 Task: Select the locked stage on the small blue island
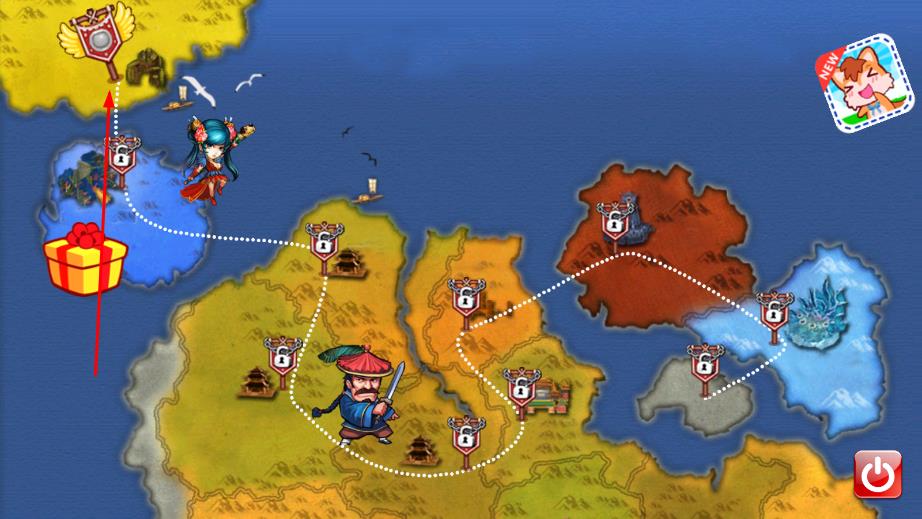[x=121, y=157]
